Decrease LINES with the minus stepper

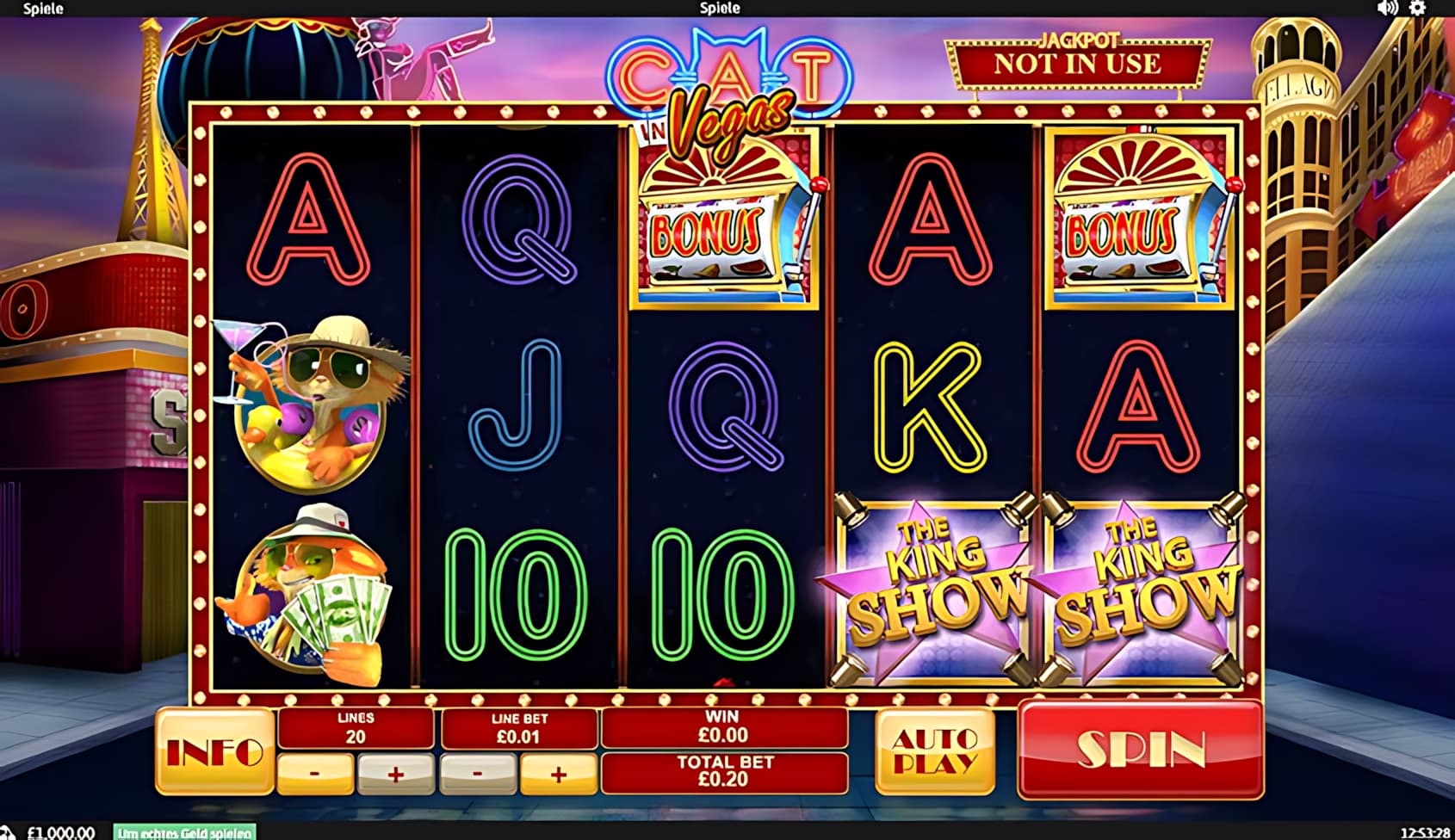pyautogui.click(x=313, y=772)
